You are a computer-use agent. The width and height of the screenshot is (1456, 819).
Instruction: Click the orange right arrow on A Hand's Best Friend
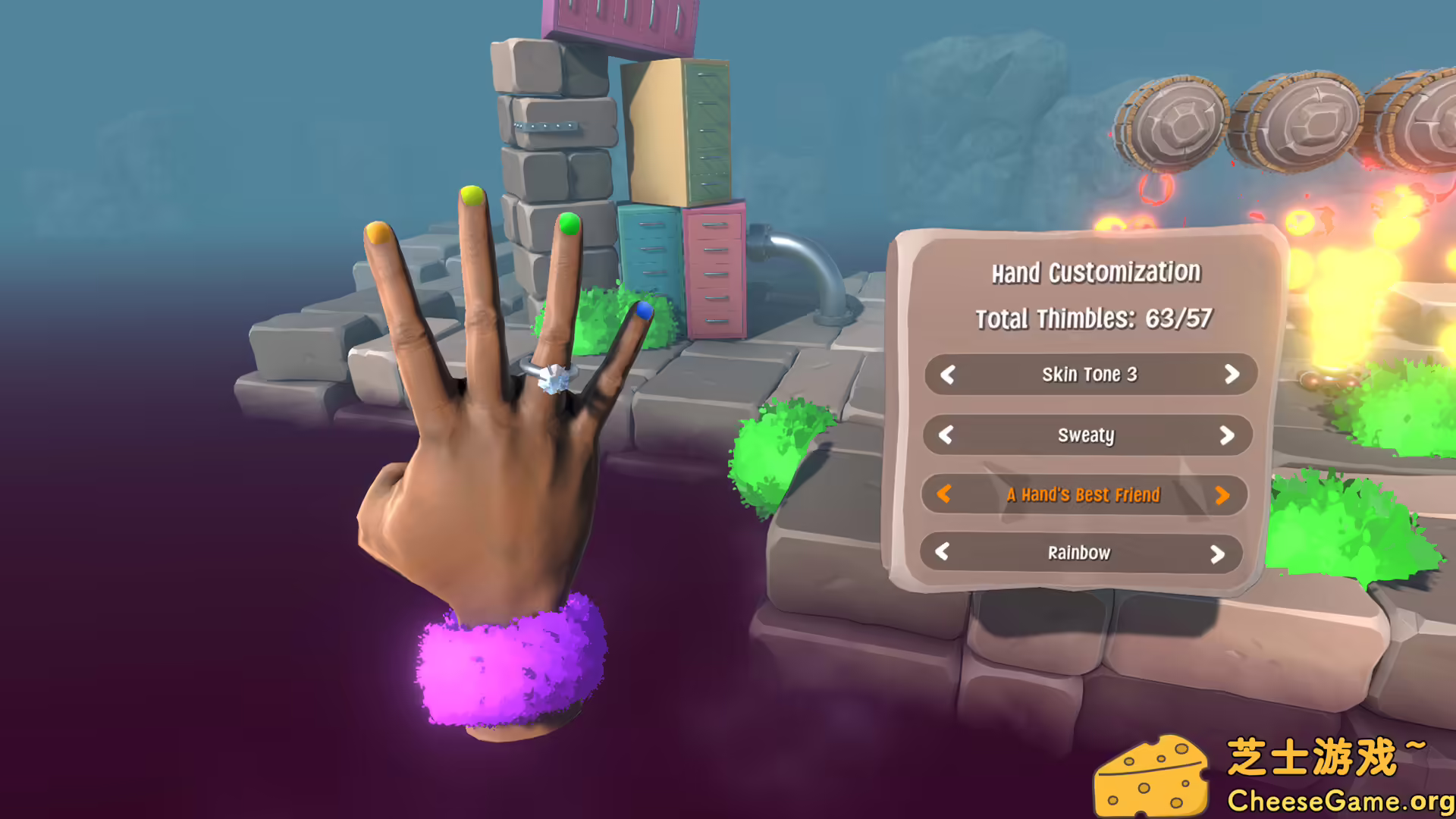point(1223,495)
